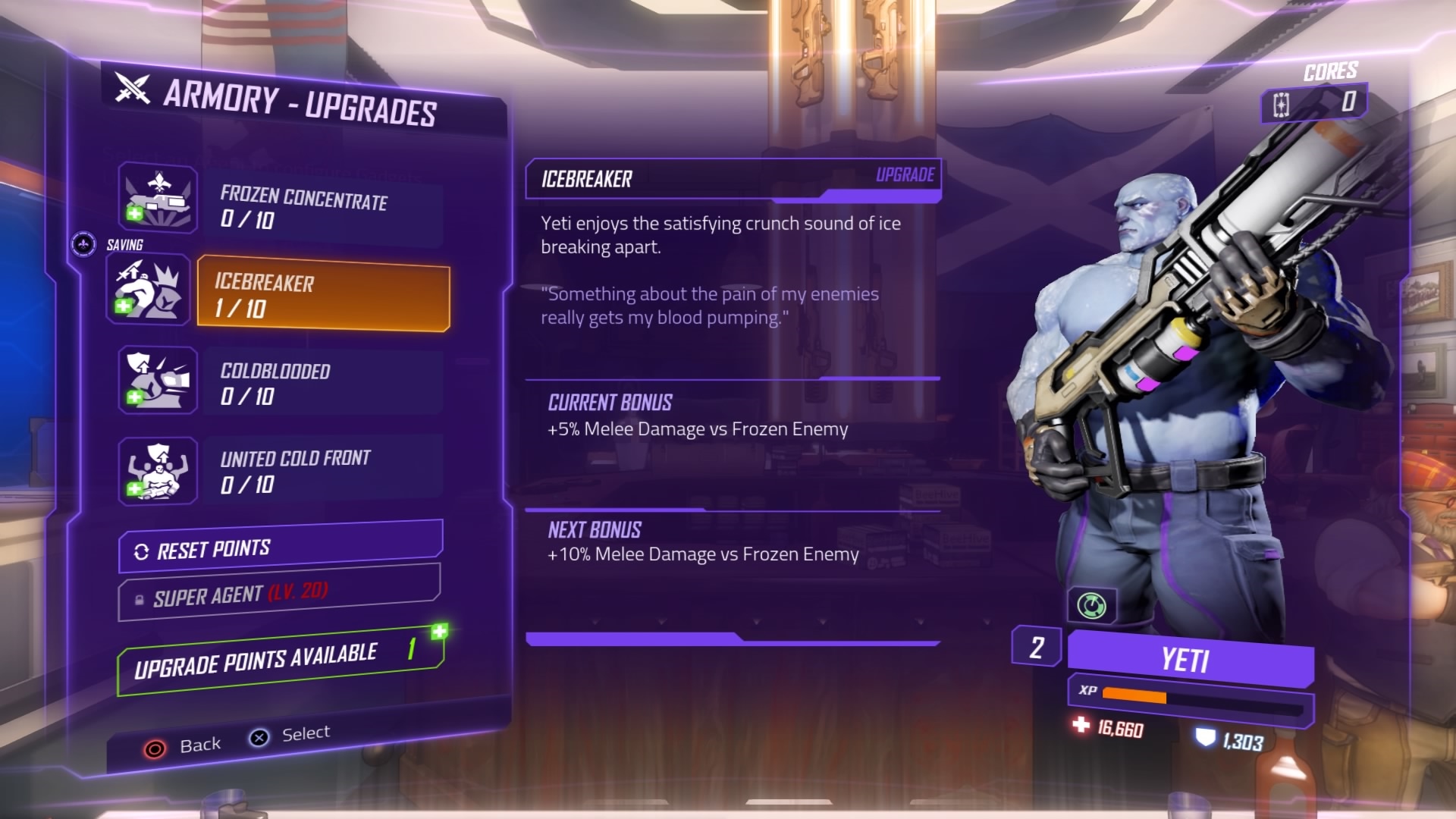Choose the Icebreaker upgrade row
Viewport: 1456px width, 819px height.
(x=324, y=294)
